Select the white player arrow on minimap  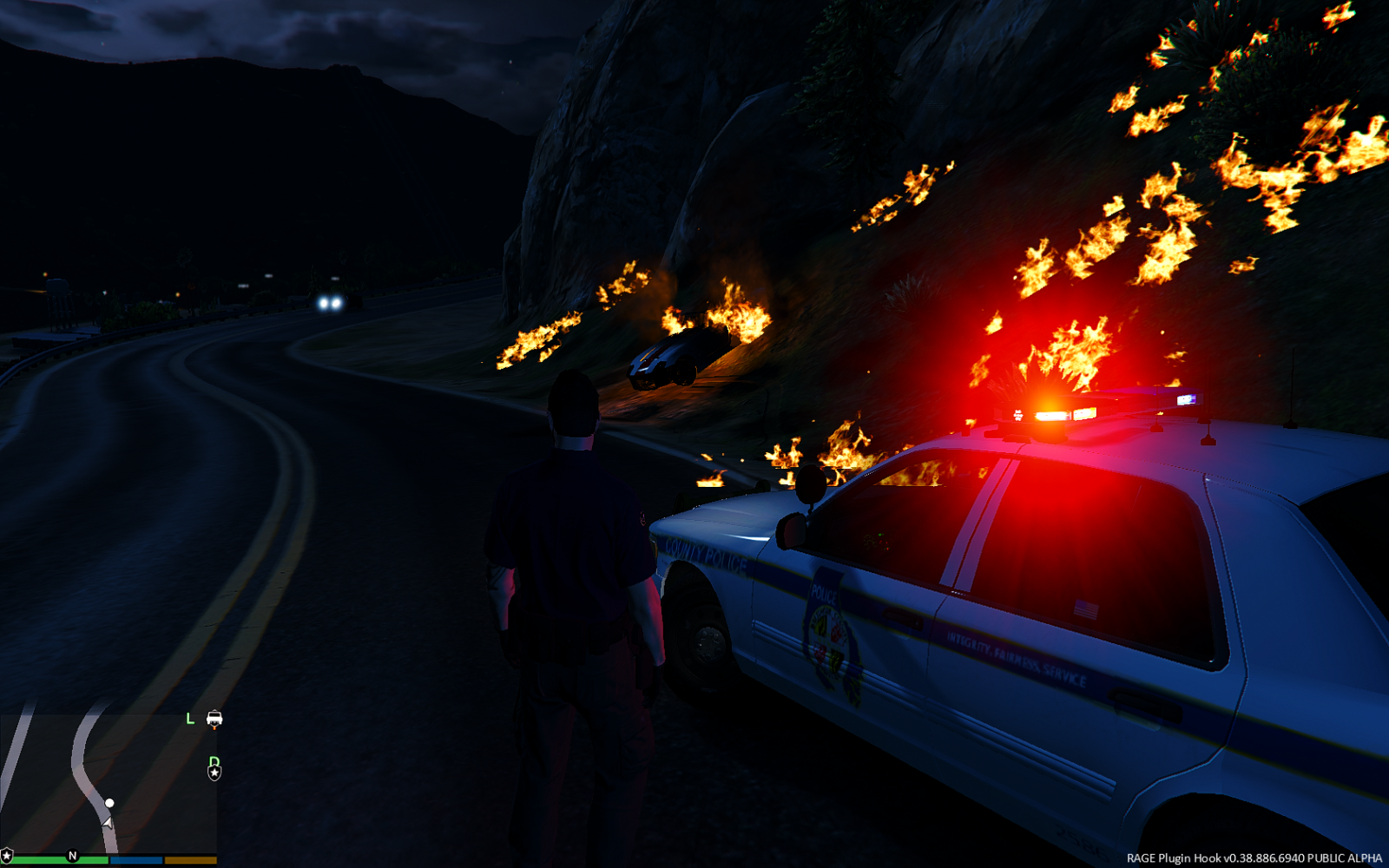pos(107,821)
